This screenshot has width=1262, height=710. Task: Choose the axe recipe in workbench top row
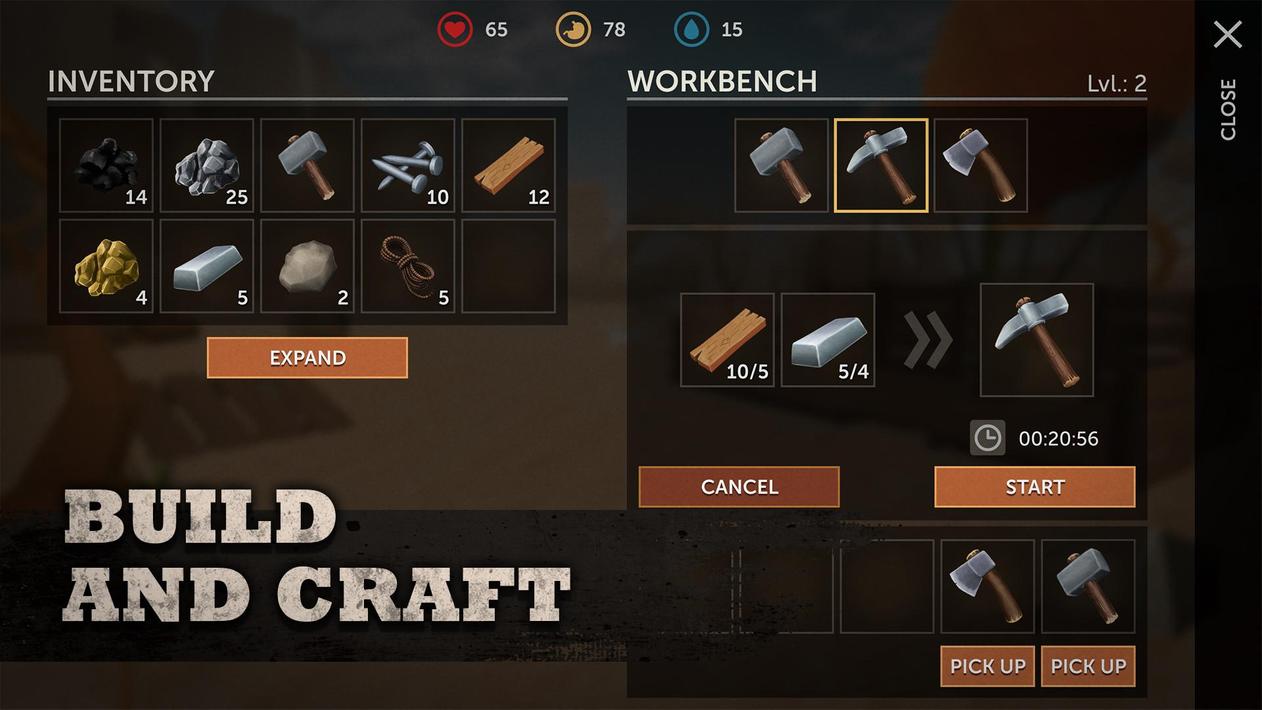981,166
